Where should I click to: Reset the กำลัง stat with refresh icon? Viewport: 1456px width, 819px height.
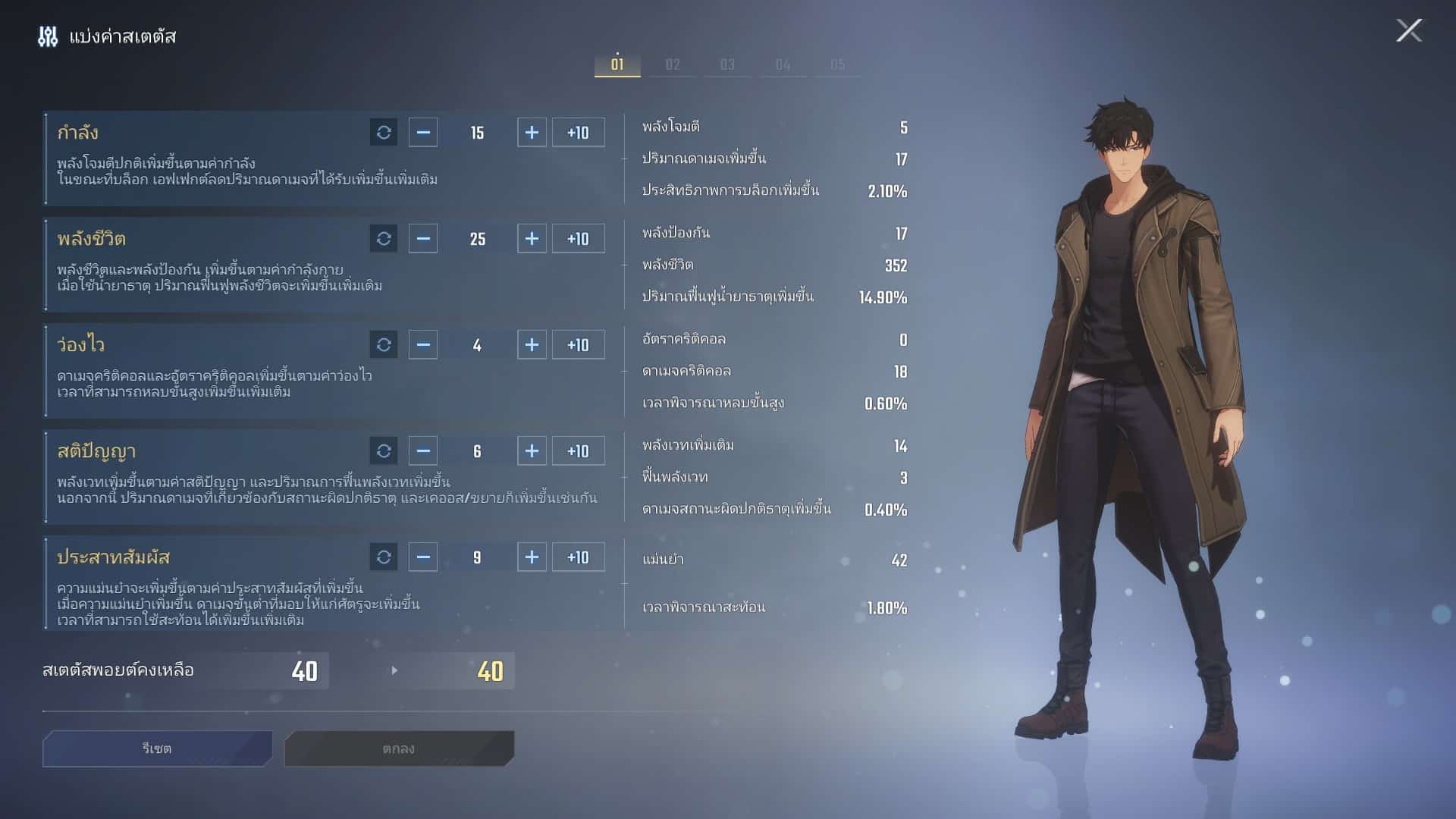(x=384, y=133)
